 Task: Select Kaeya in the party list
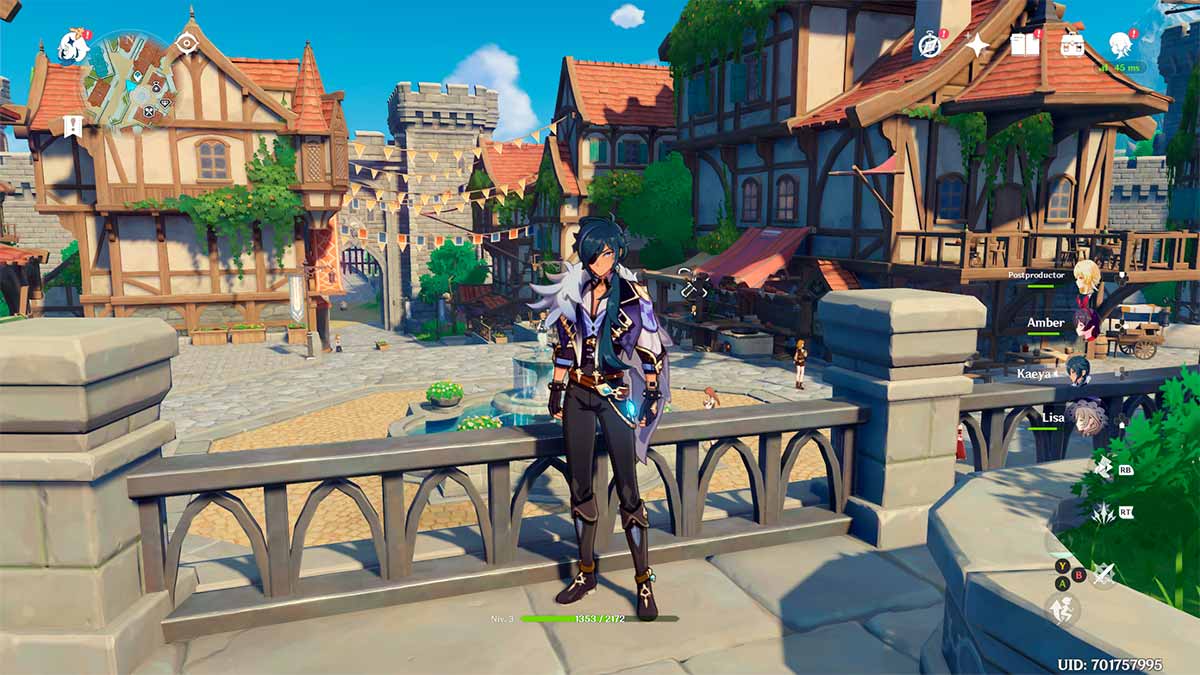(1078, 371)
